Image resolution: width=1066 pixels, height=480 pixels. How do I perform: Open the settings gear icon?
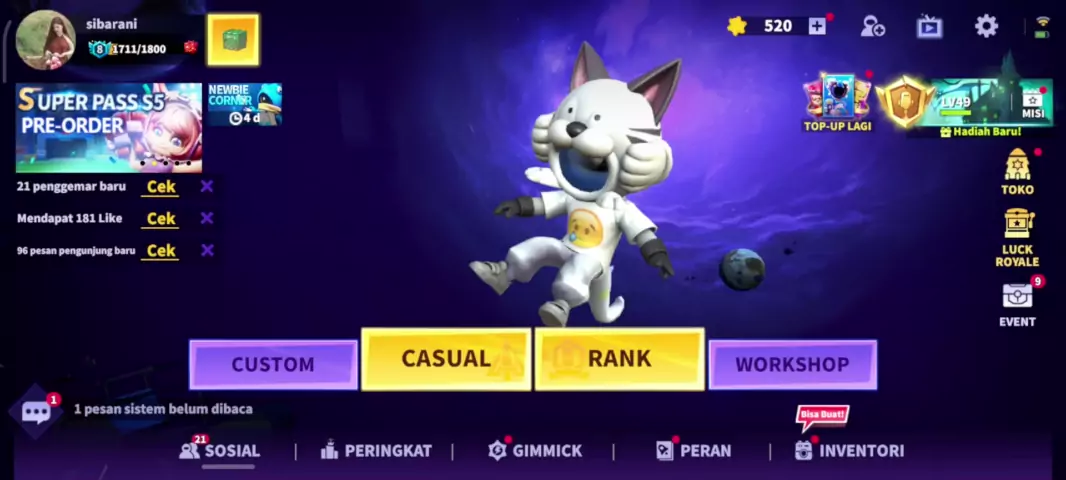tap(986, 26)
